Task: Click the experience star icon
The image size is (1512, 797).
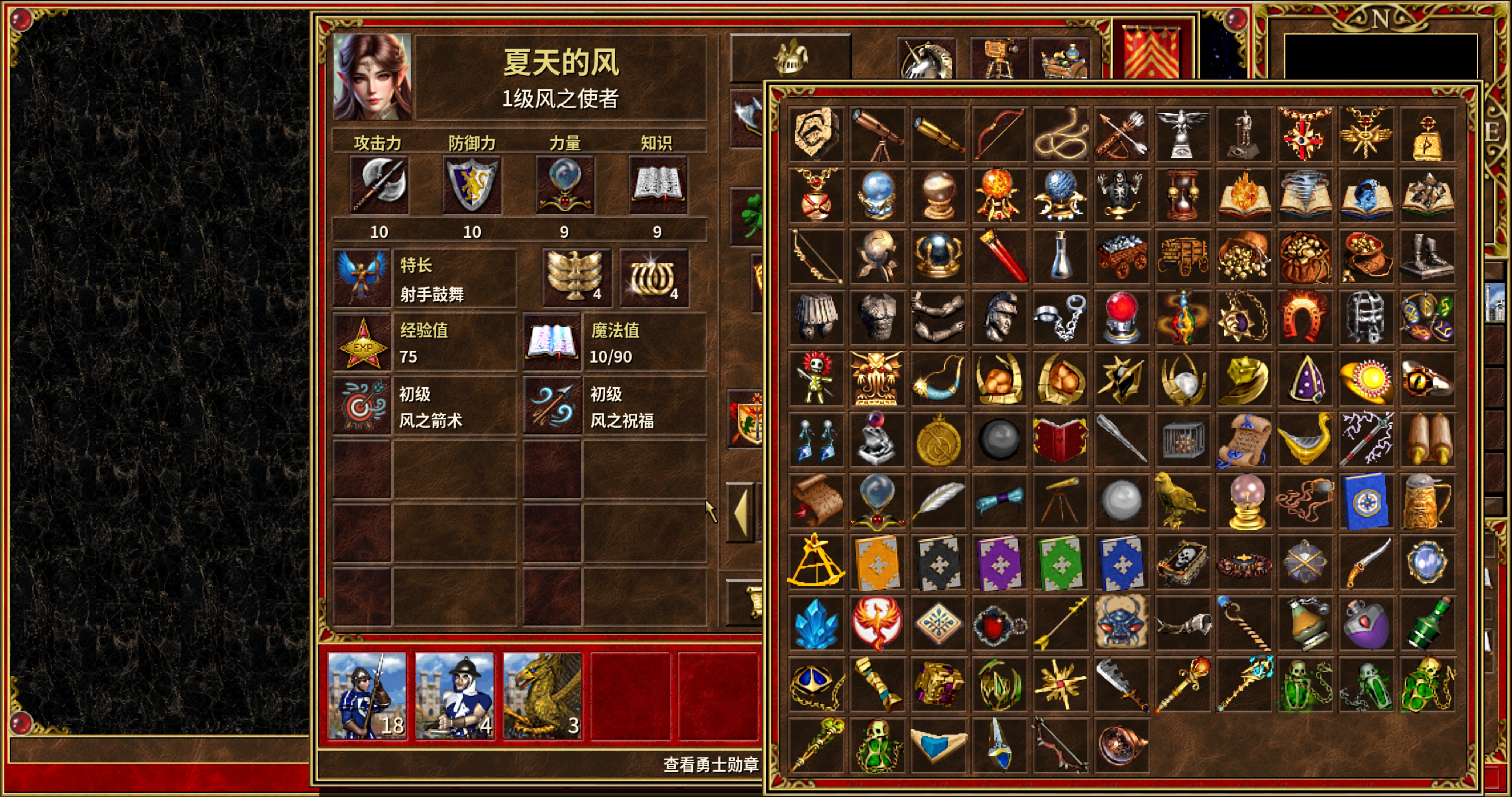Action: 362,343
